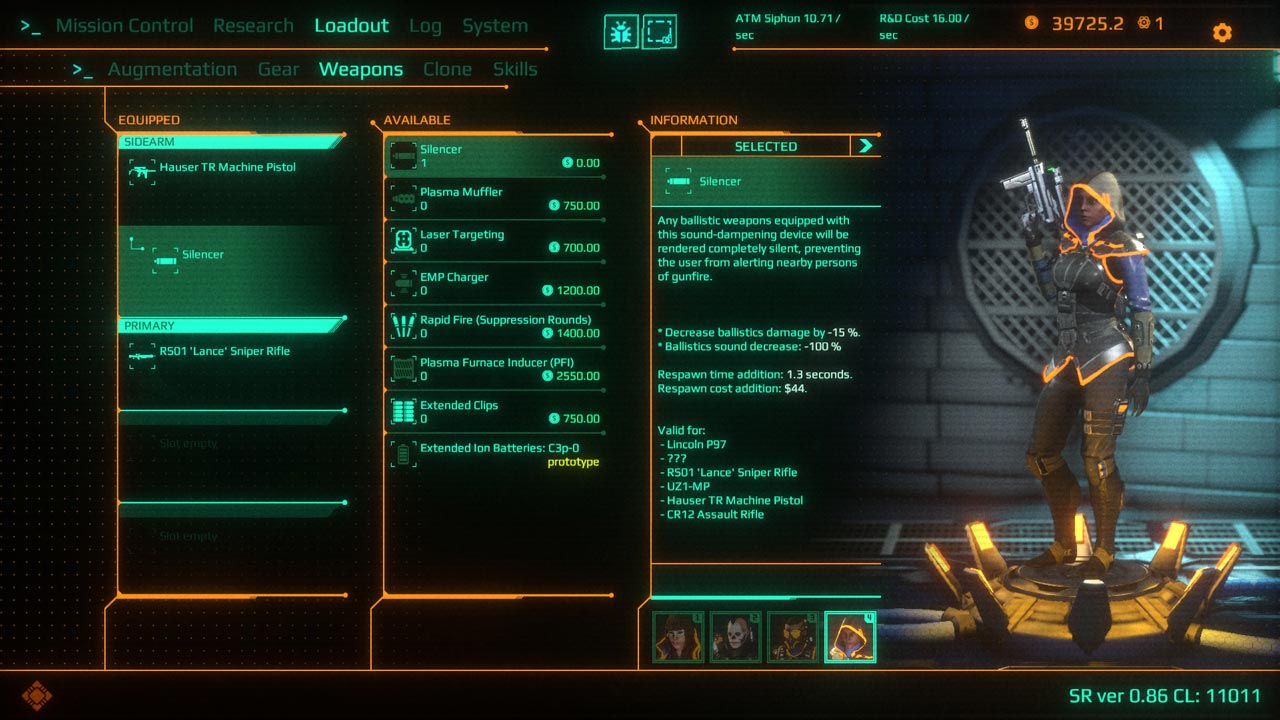Click the arrow next to SELECTED header

point(865,146)
